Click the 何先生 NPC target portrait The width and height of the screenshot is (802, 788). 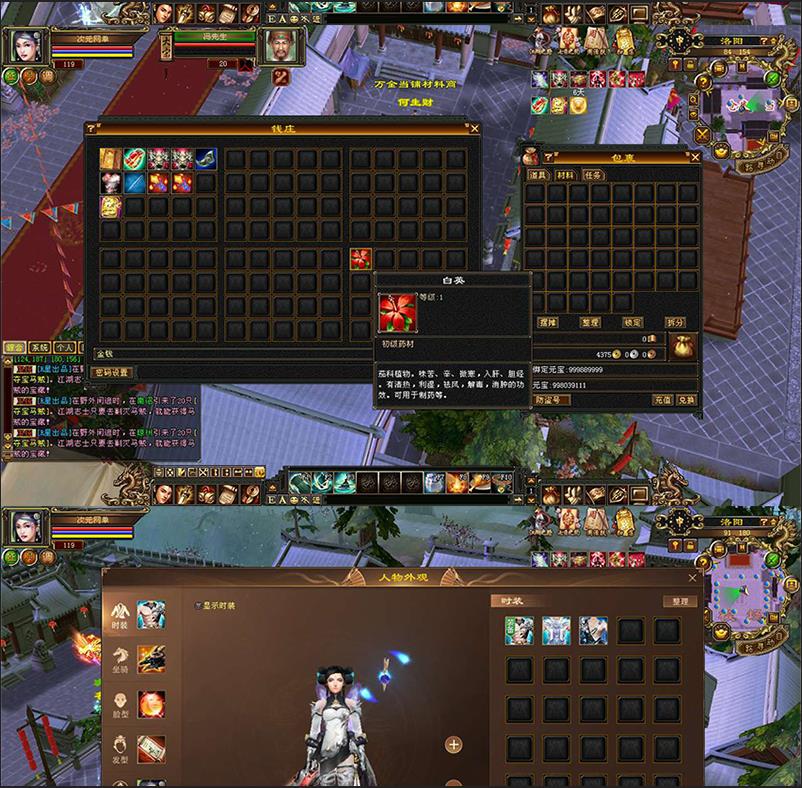pos(279,45)
